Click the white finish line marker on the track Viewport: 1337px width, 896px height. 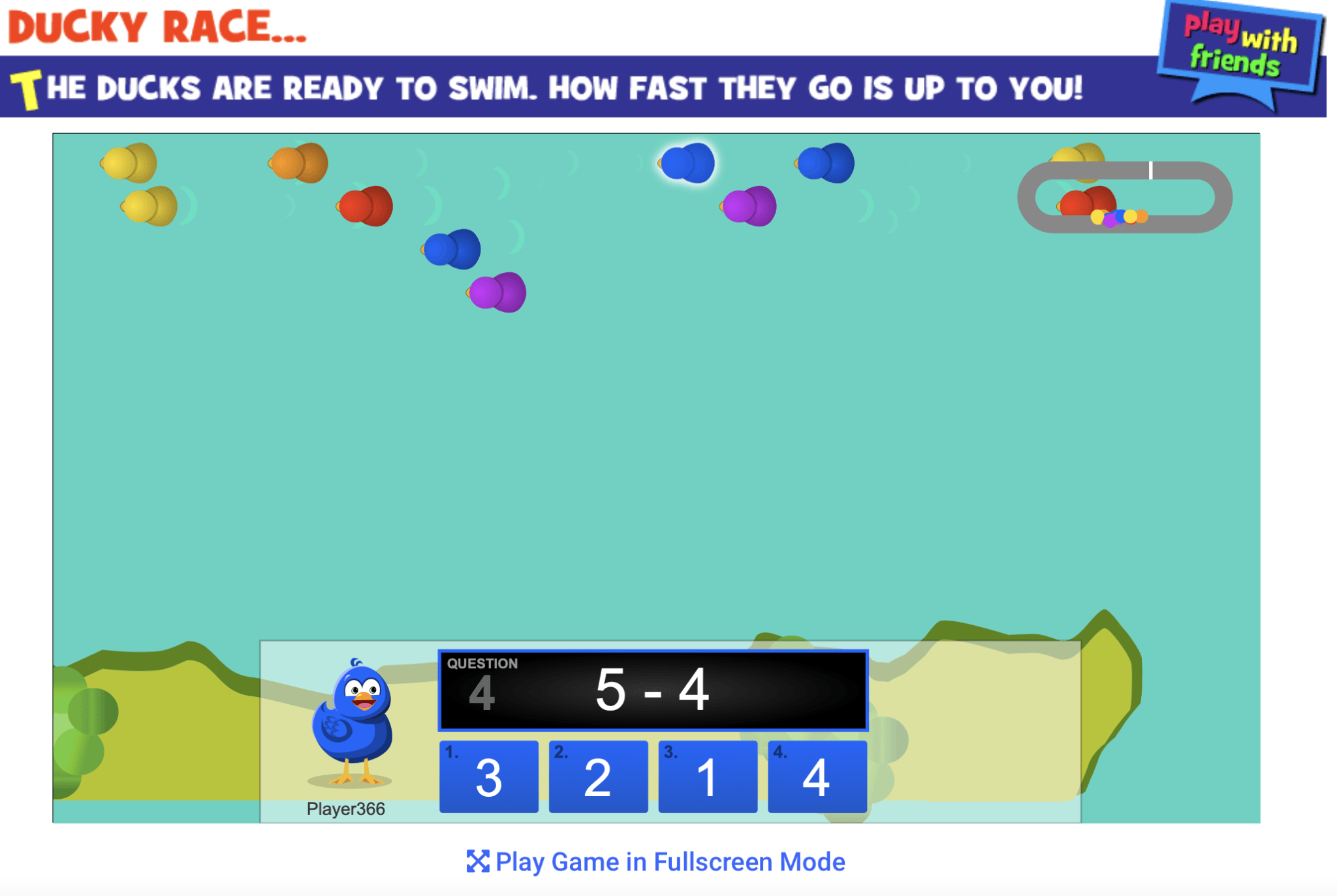point(1151,171)
